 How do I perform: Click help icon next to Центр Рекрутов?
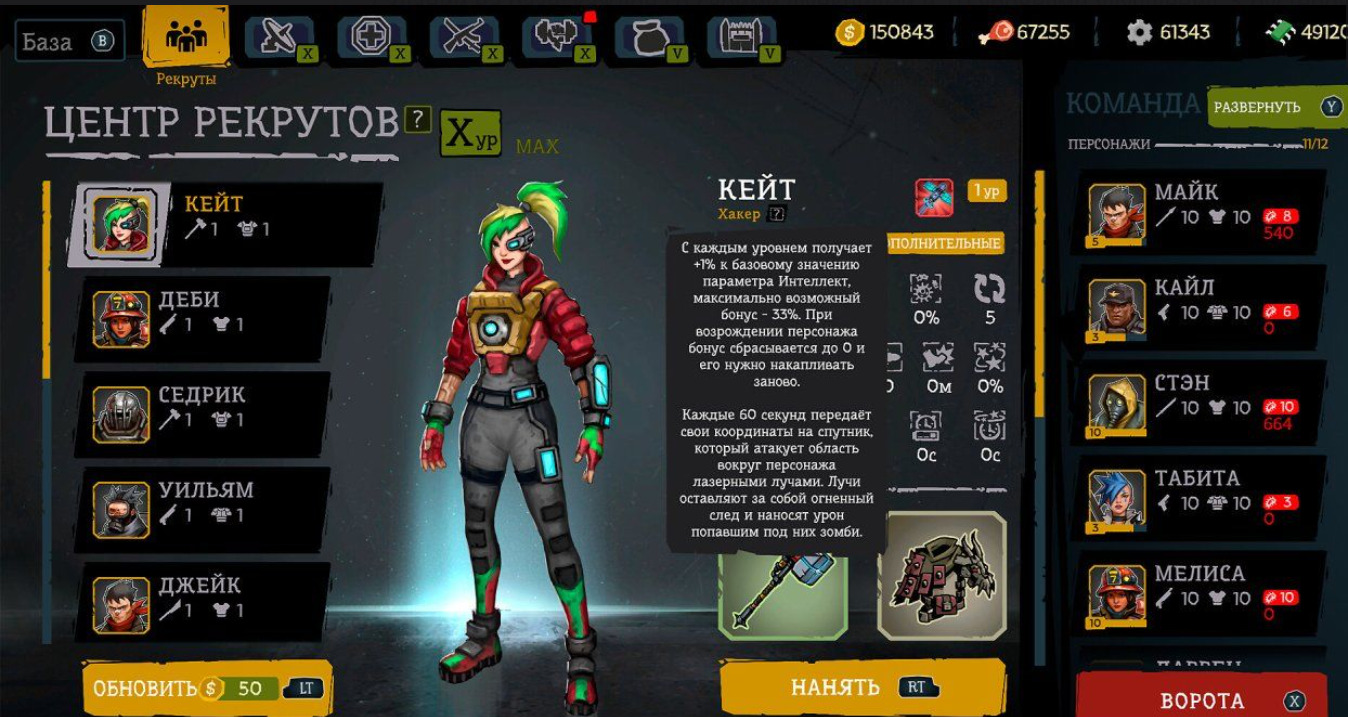419,121
